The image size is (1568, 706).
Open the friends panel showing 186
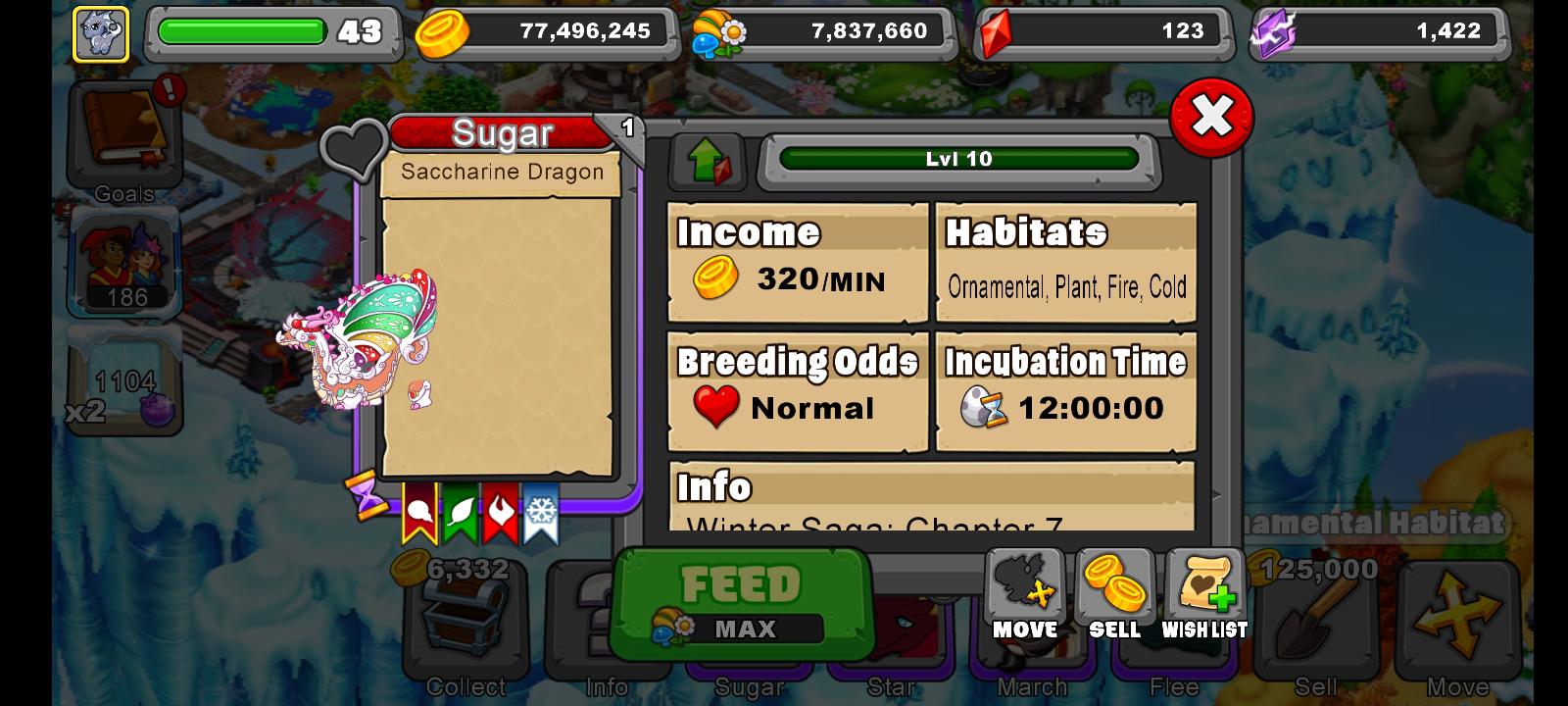click(x=123, y=263)
